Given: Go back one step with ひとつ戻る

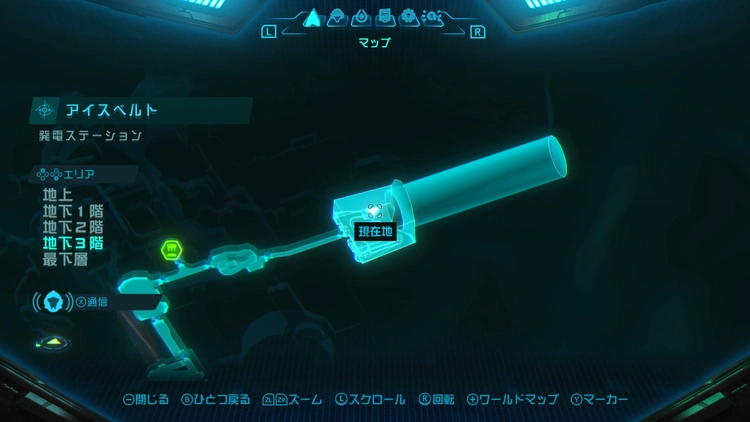Looking at the screenshot, I should (x=215, y=399).
